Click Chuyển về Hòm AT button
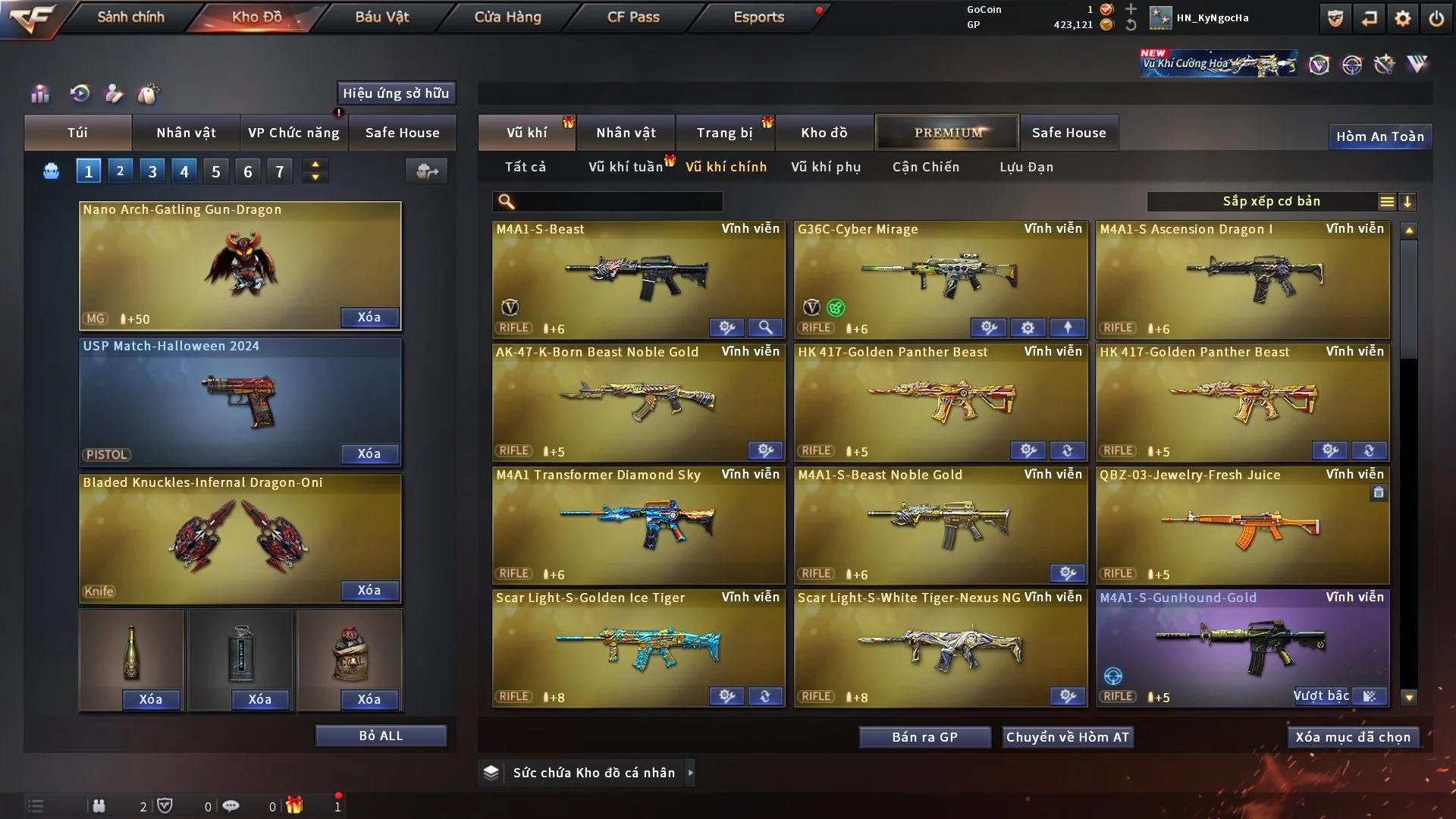This screenshot has width=1456, height=819. click(x=1068, y=737)
